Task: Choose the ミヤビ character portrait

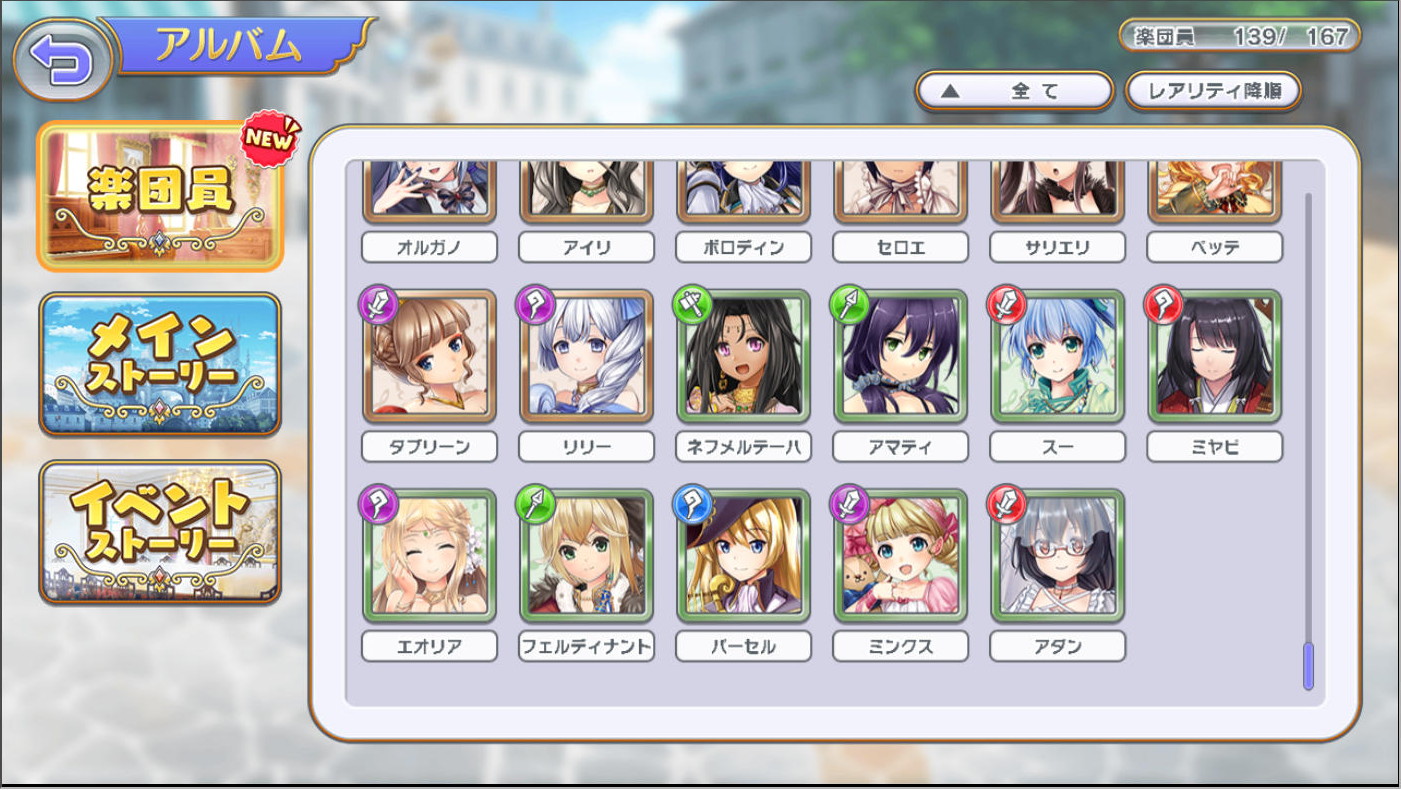Action: tap(1214, 357)
